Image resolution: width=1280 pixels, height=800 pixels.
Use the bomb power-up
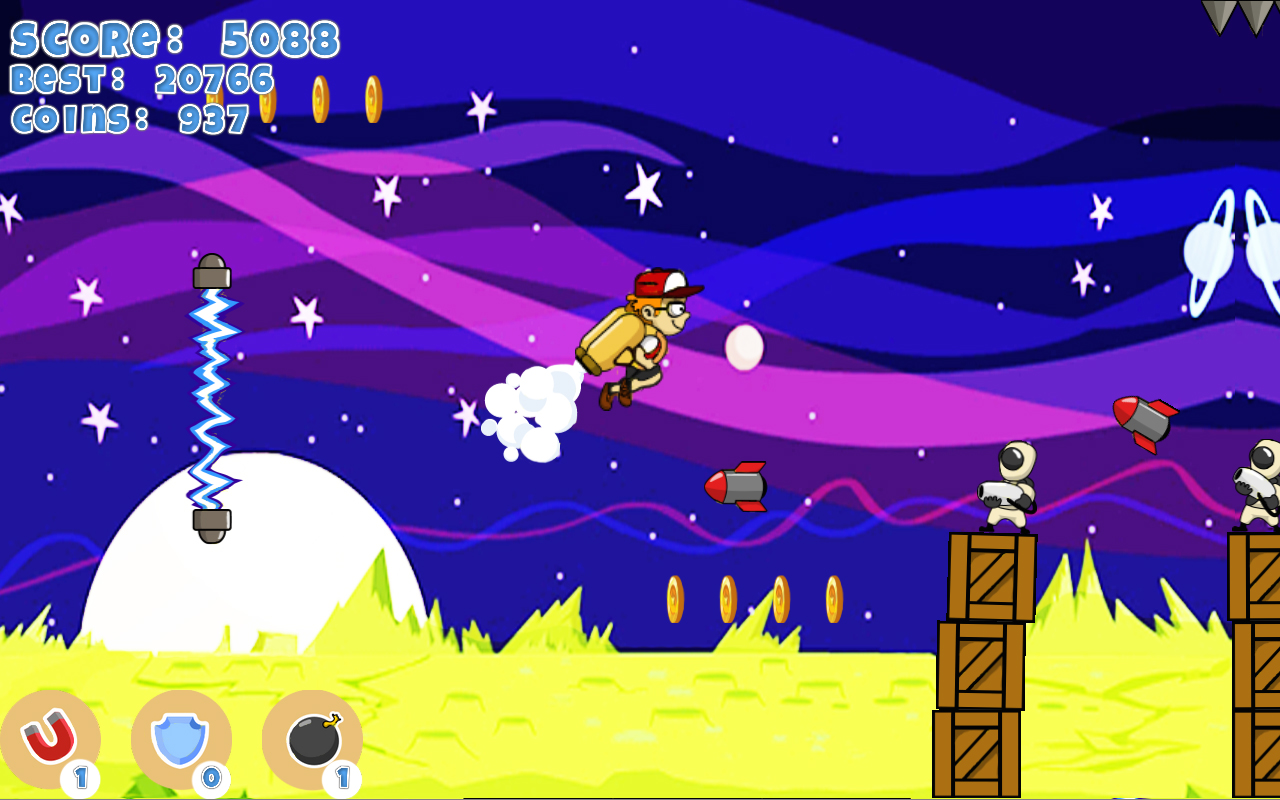coord(312,737)
